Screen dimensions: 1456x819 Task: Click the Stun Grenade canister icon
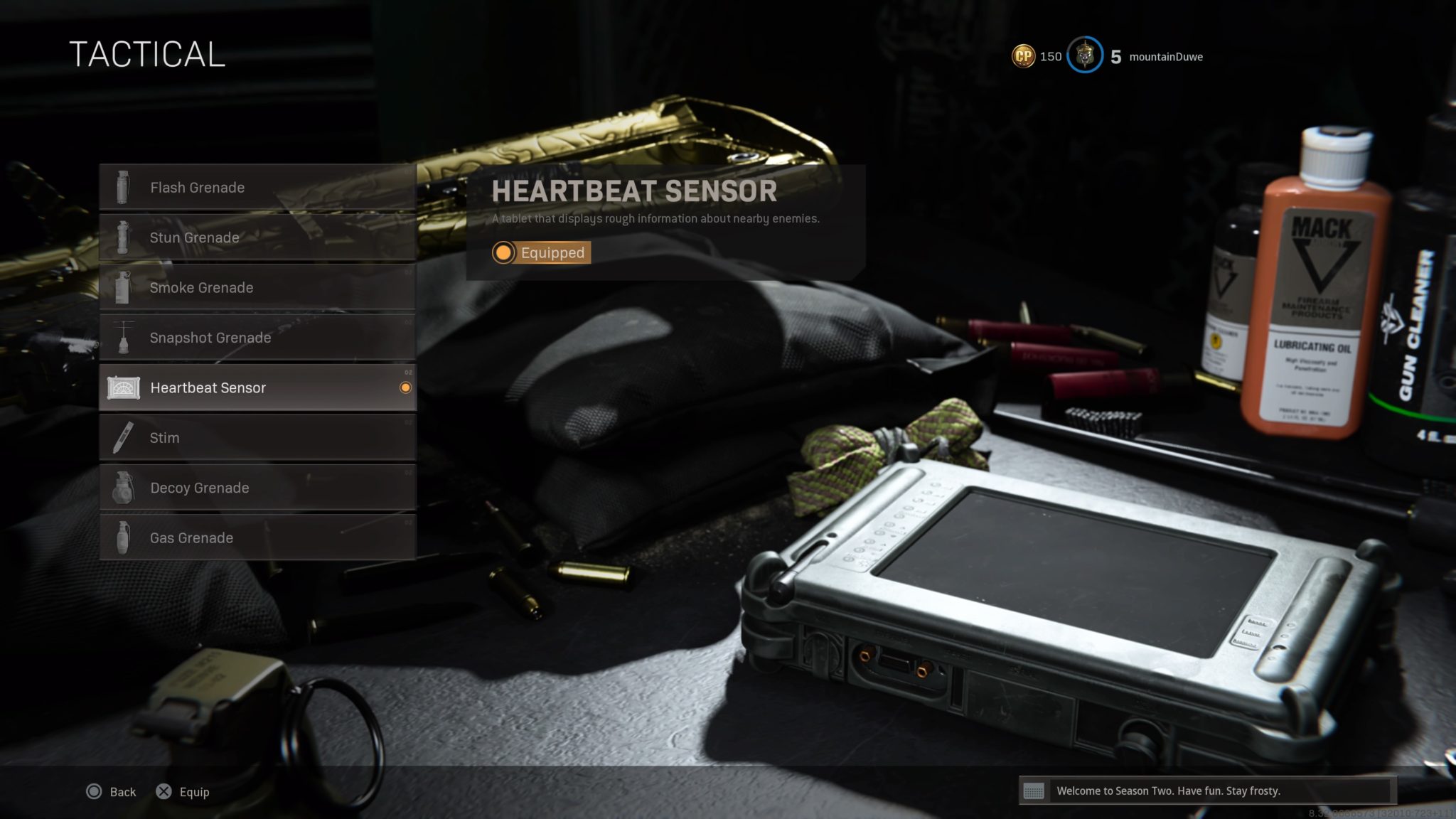pyautogui.click(x=124, y=237)
